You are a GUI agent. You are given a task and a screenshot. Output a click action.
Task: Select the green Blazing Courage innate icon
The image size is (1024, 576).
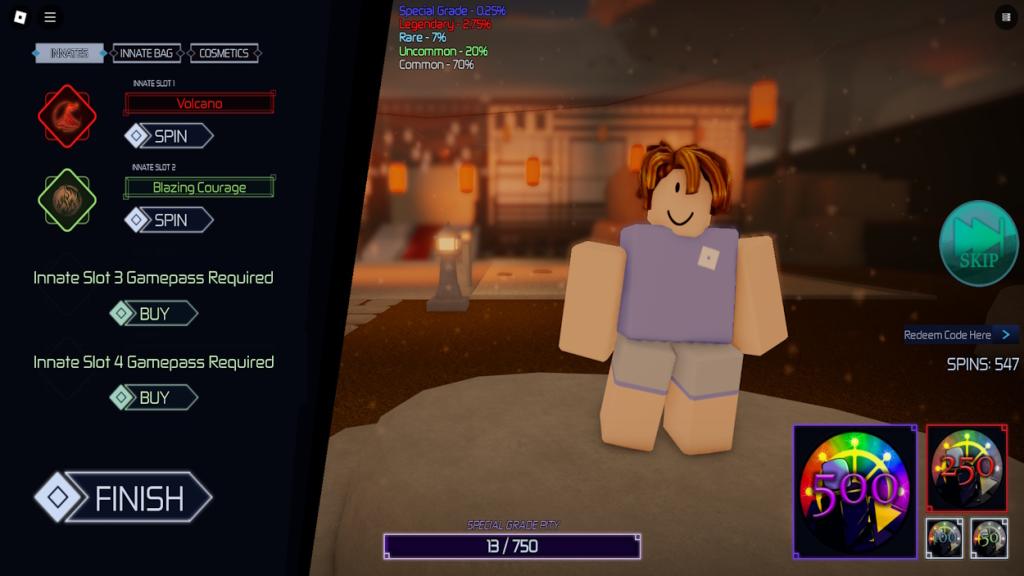[x=67, y=200]
